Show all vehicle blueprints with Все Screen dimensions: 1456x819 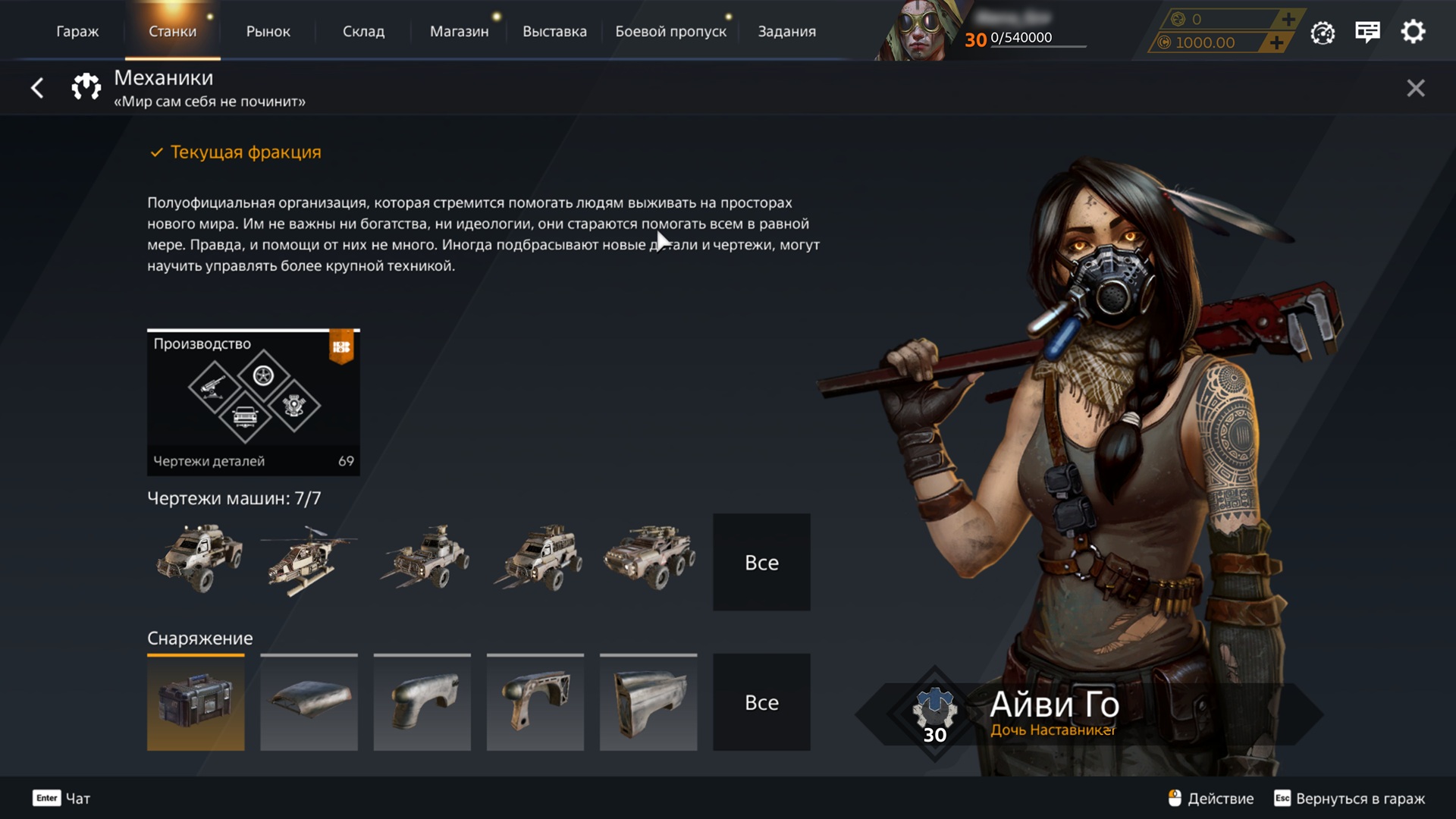pos(761,562)
